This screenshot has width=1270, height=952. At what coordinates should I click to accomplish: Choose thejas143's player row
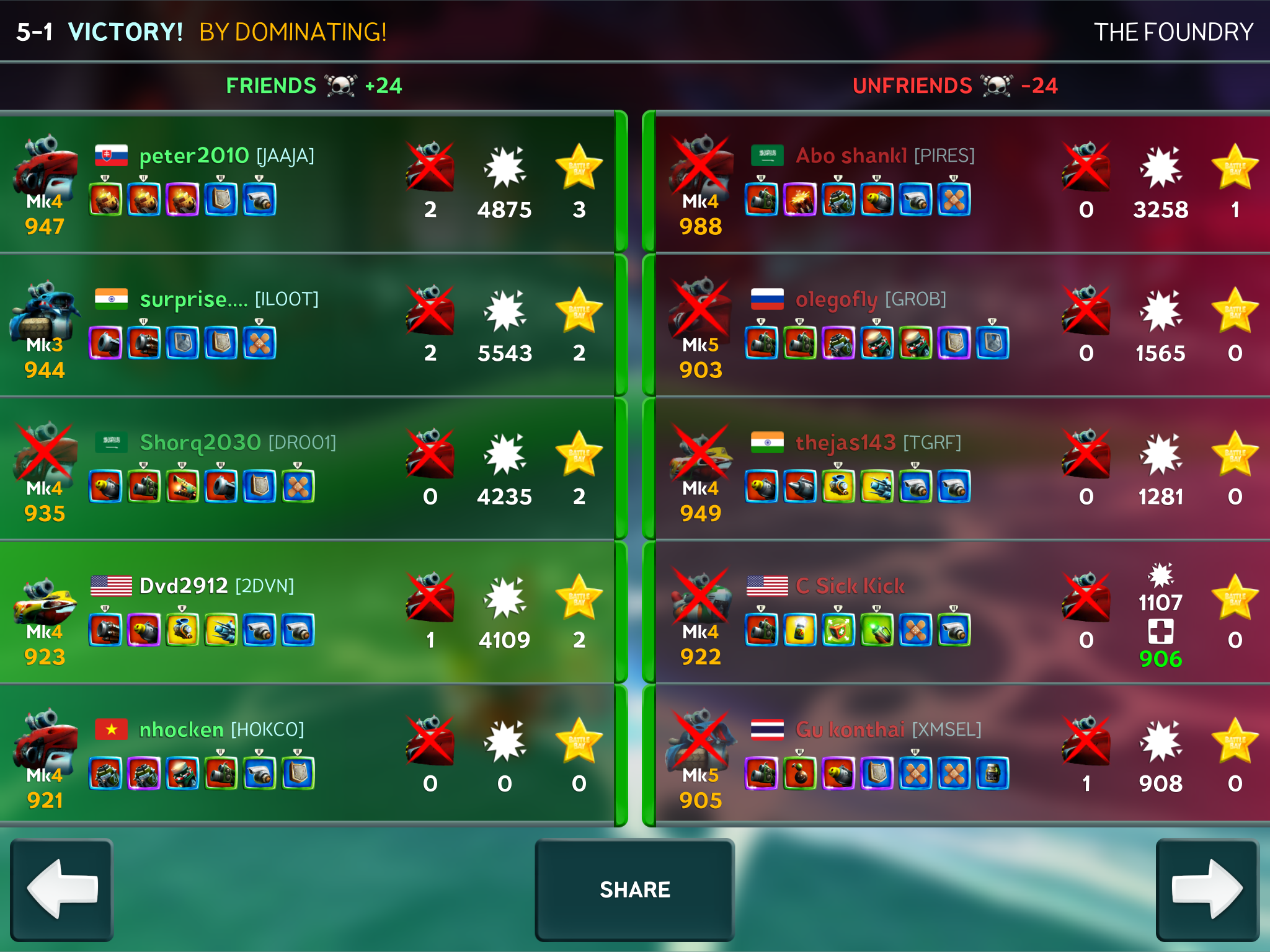pyautogui.click(x=961, y=470)
